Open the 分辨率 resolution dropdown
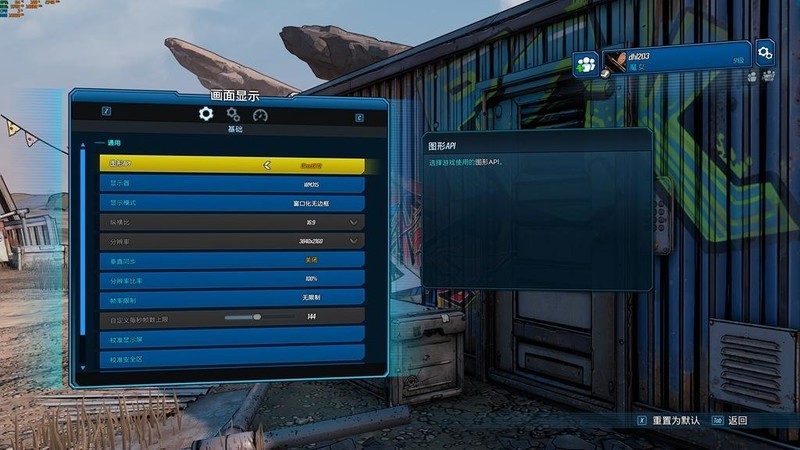This screenshot has height=450, width=800. click(x=353, y=241)
